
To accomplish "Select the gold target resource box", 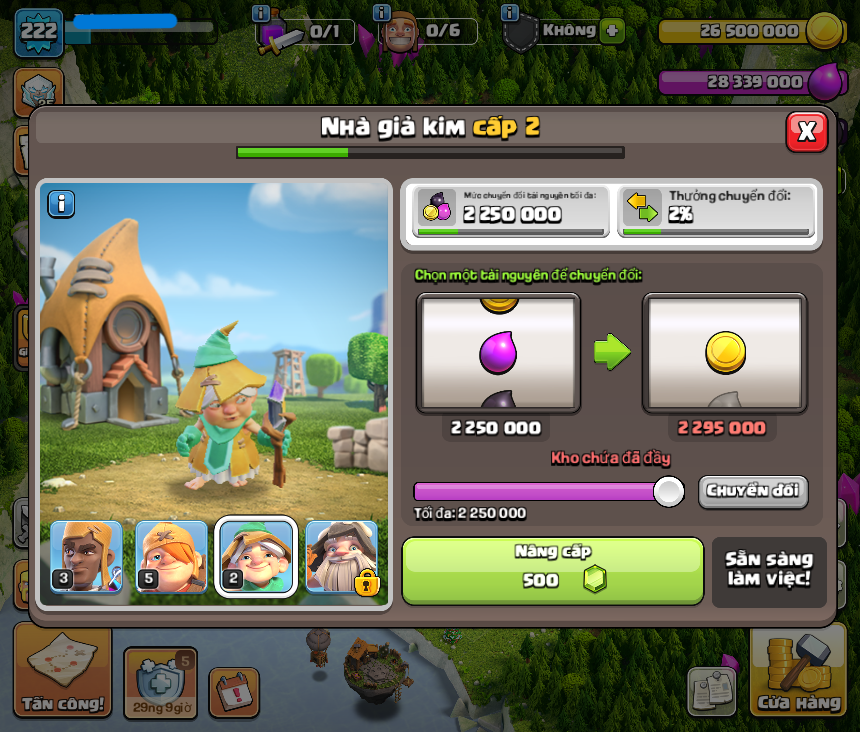I will coord(724,353).
